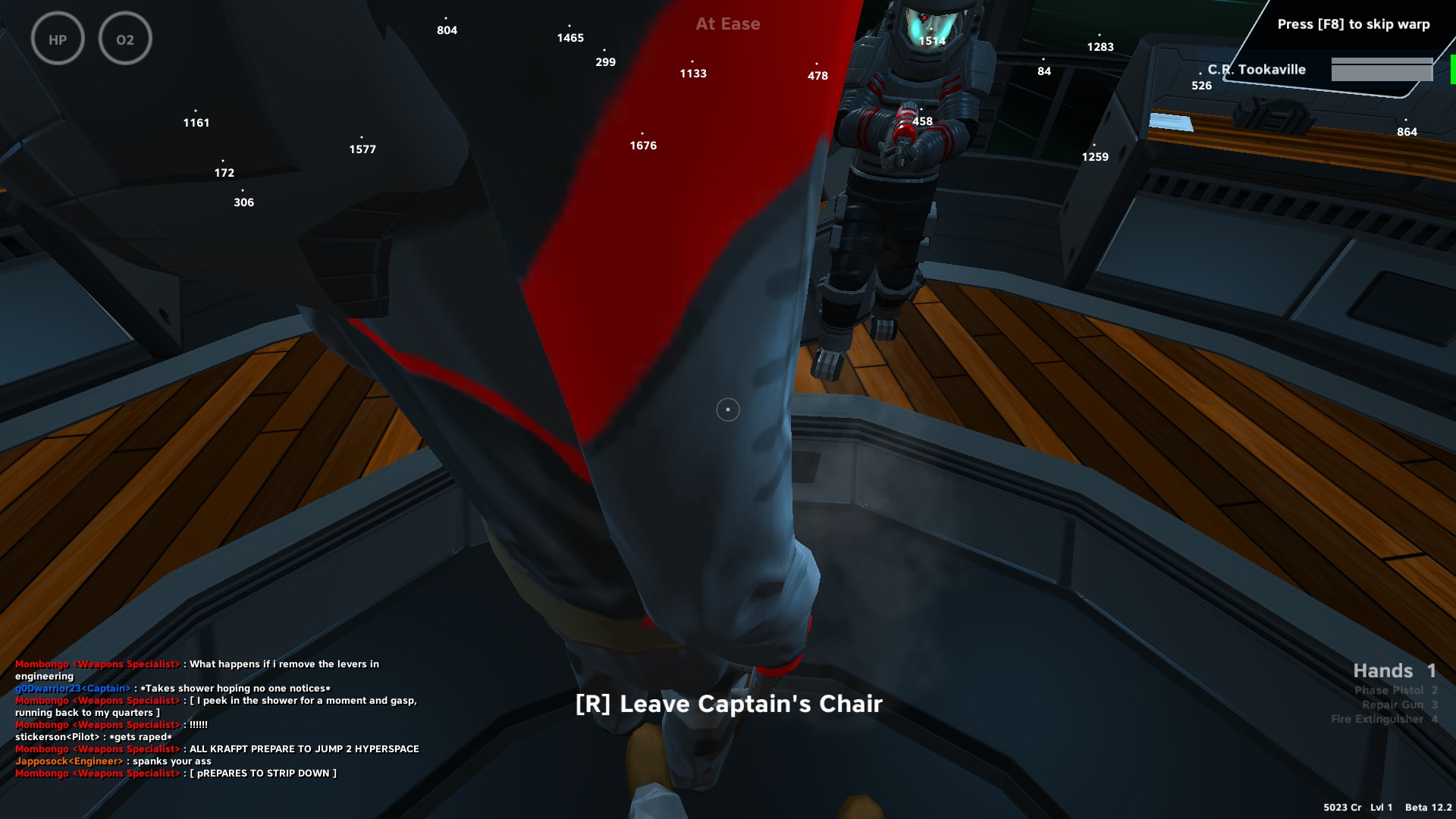This screenshot has width=1456, height=819.
Task: Click the warp progress bar beside Tookaville
Action: 1382,71
